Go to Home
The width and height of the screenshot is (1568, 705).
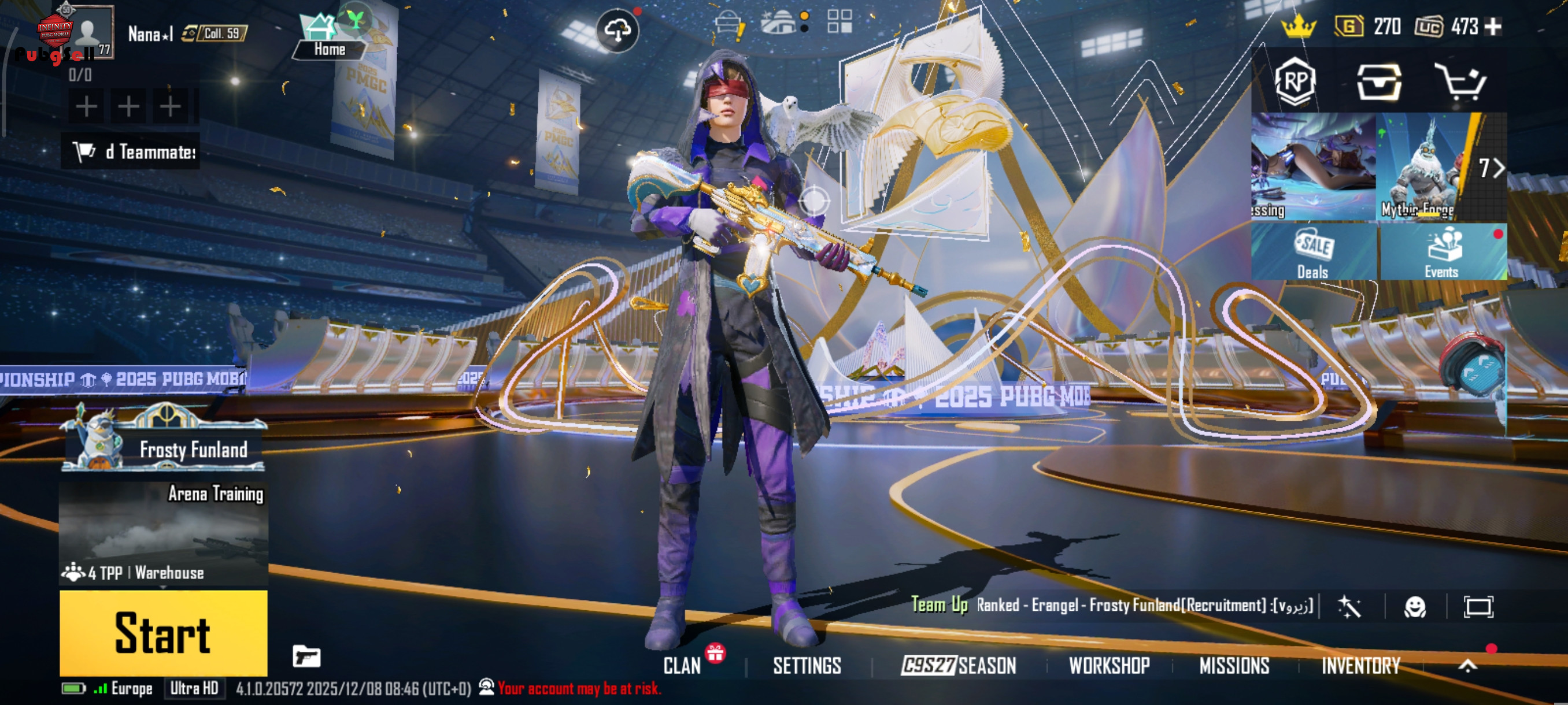point(330,38)
